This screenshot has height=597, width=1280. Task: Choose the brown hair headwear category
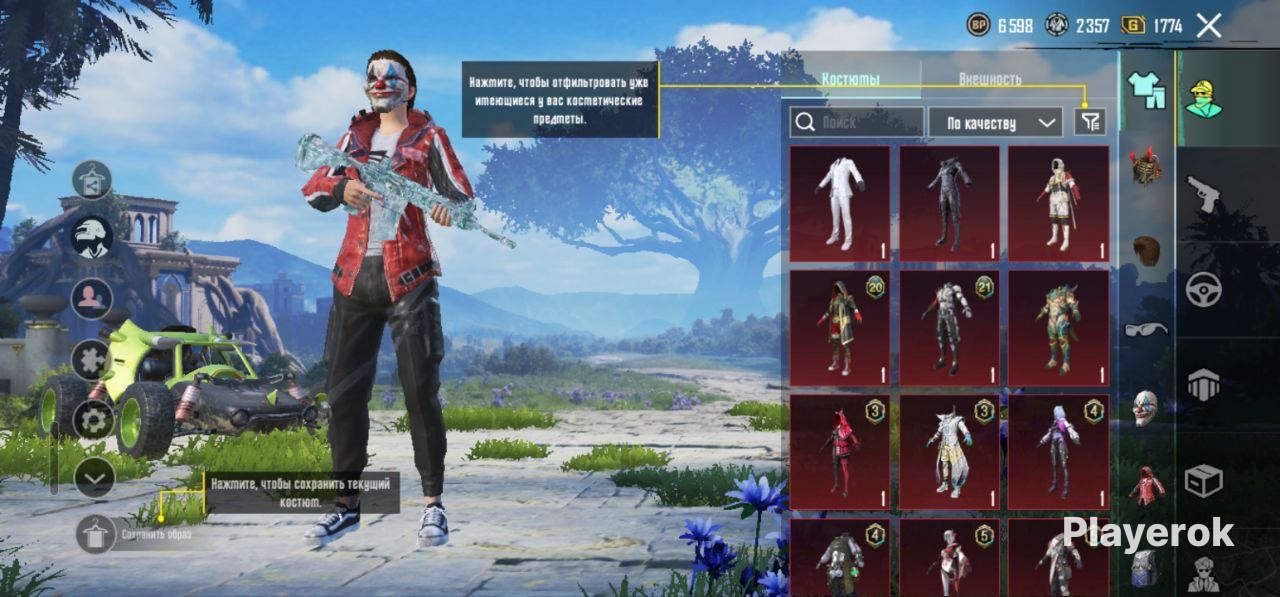tap(1146, 249)
